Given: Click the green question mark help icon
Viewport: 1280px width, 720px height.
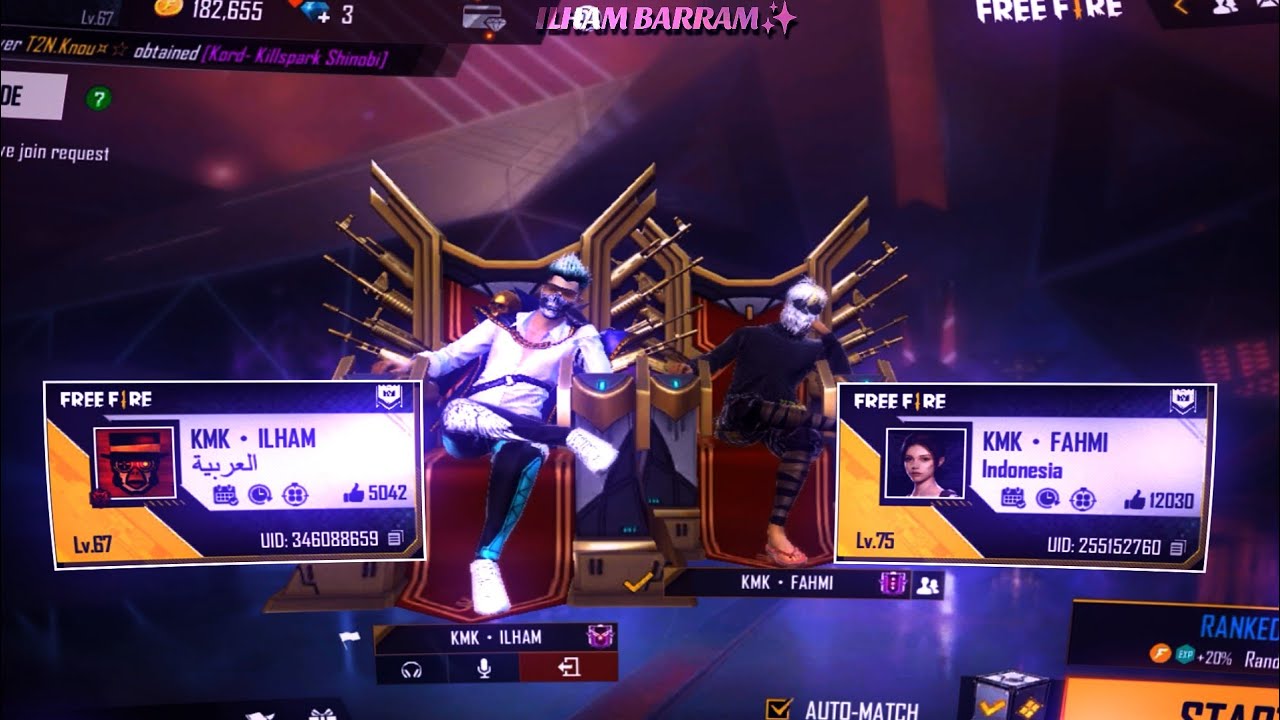Looking at the screenshot, I should [x=99, y=98].
